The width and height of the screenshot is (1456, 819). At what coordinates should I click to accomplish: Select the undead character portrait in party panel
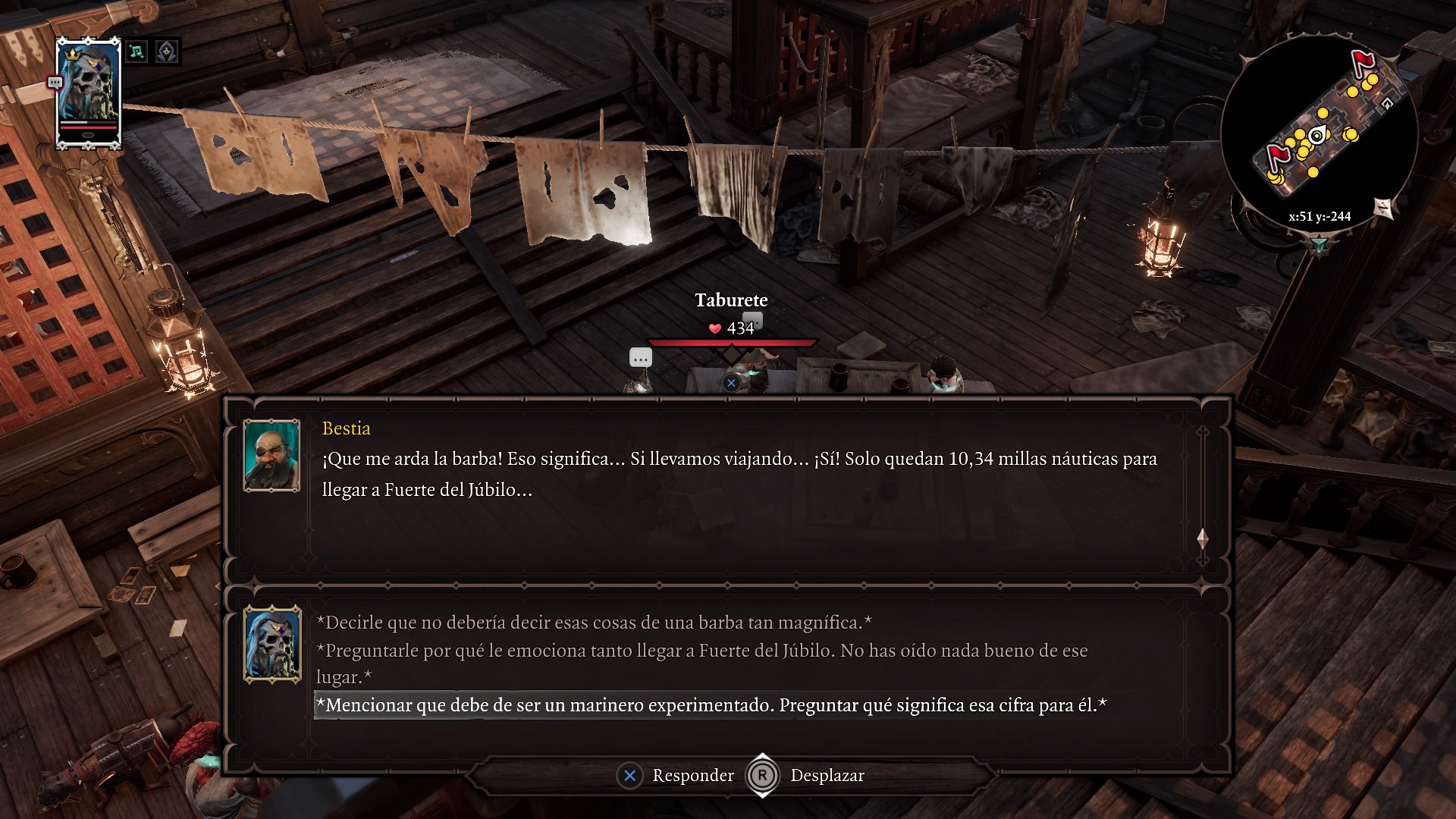click(89, 93)
